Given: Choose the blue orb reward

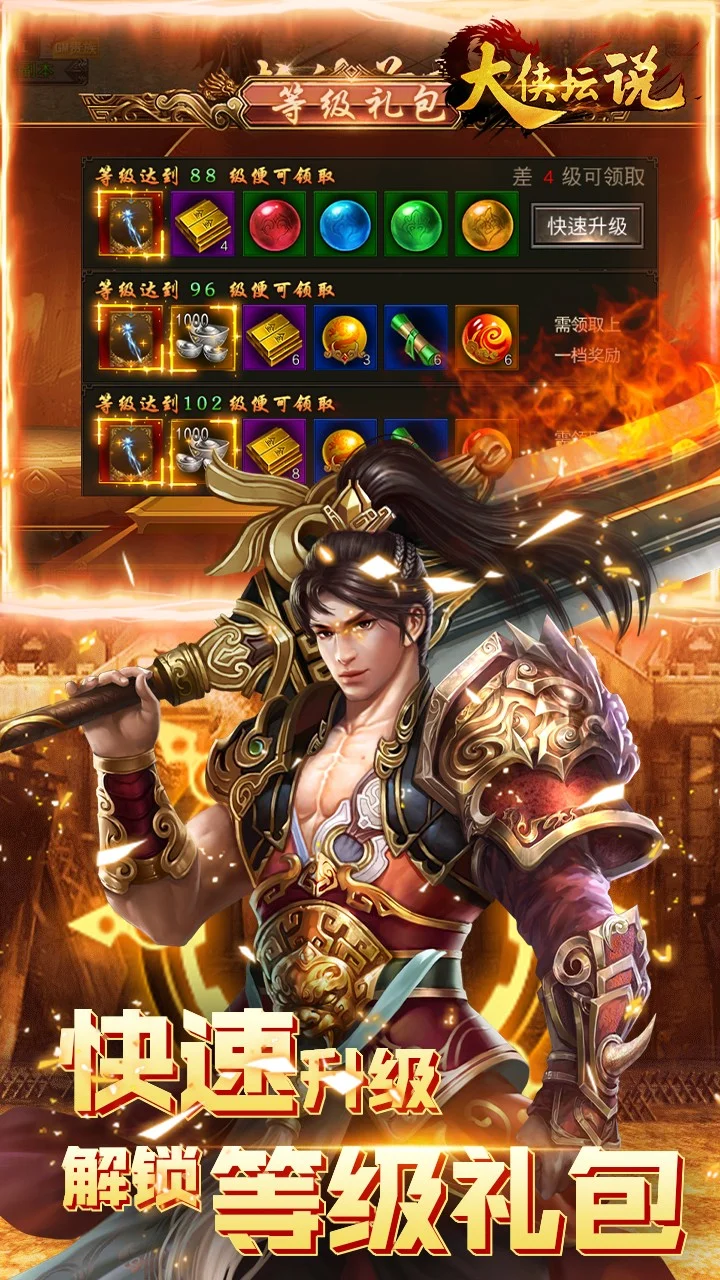Looking at the screenshot, I should pyautogui.click(x=345, y=224).
